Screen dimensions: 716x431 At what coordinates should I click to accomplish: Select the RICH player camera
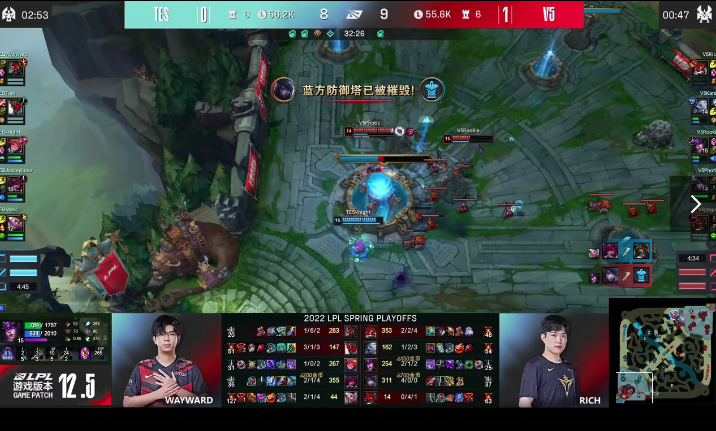coord(553,359)
